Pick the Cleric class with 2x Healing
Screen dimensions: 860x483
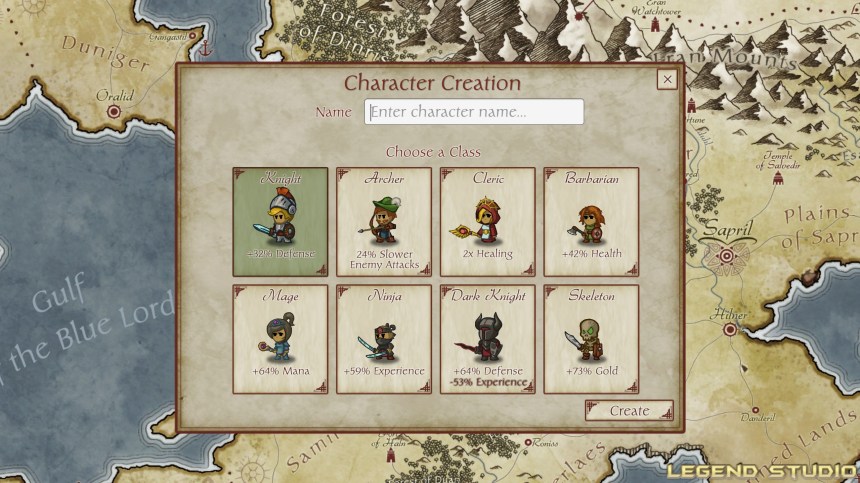pyautogui.click(x=488, y=221)
